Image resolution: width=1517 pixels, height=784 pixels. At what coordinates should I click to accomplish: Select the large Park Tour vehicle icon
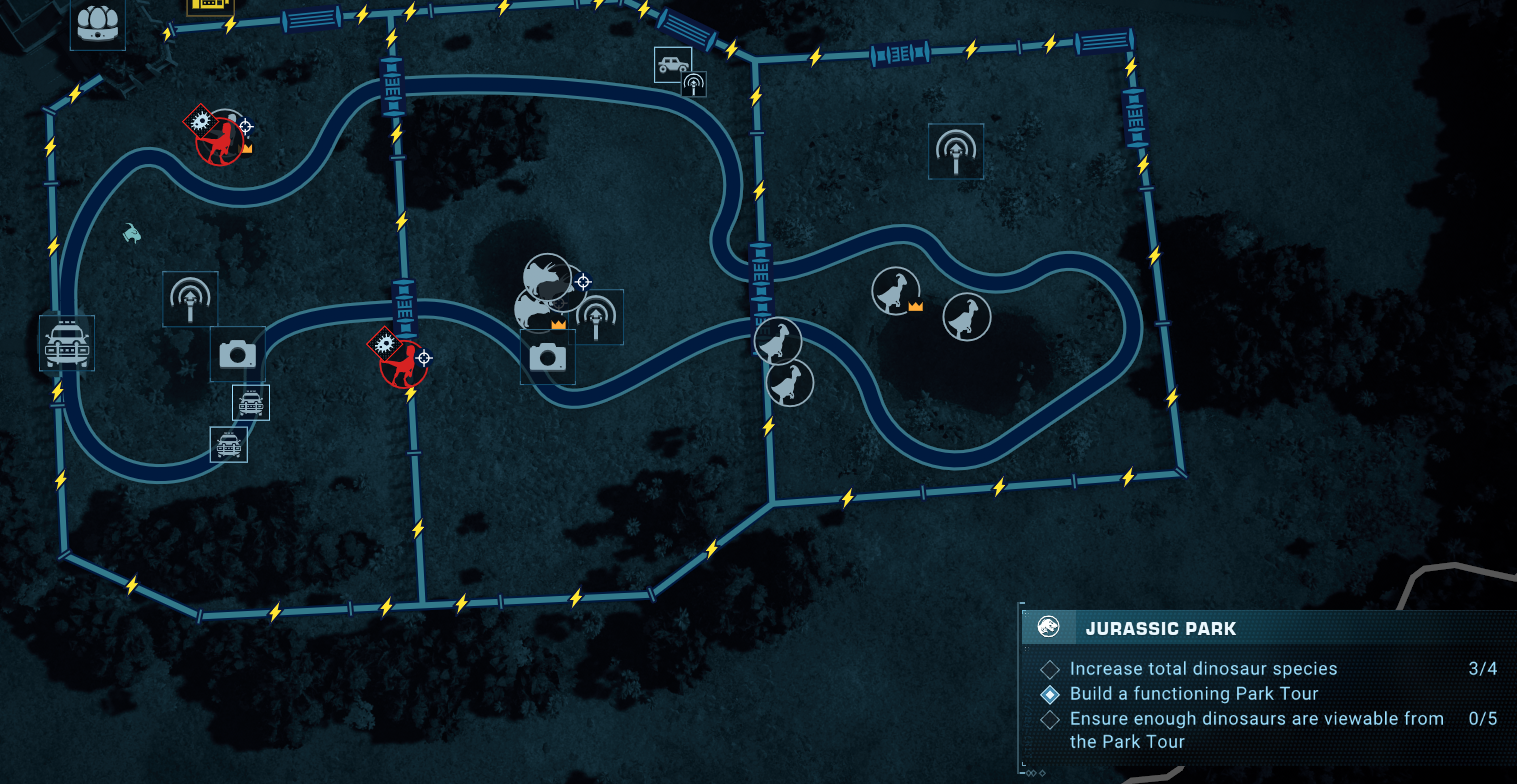tap(67, 343)
